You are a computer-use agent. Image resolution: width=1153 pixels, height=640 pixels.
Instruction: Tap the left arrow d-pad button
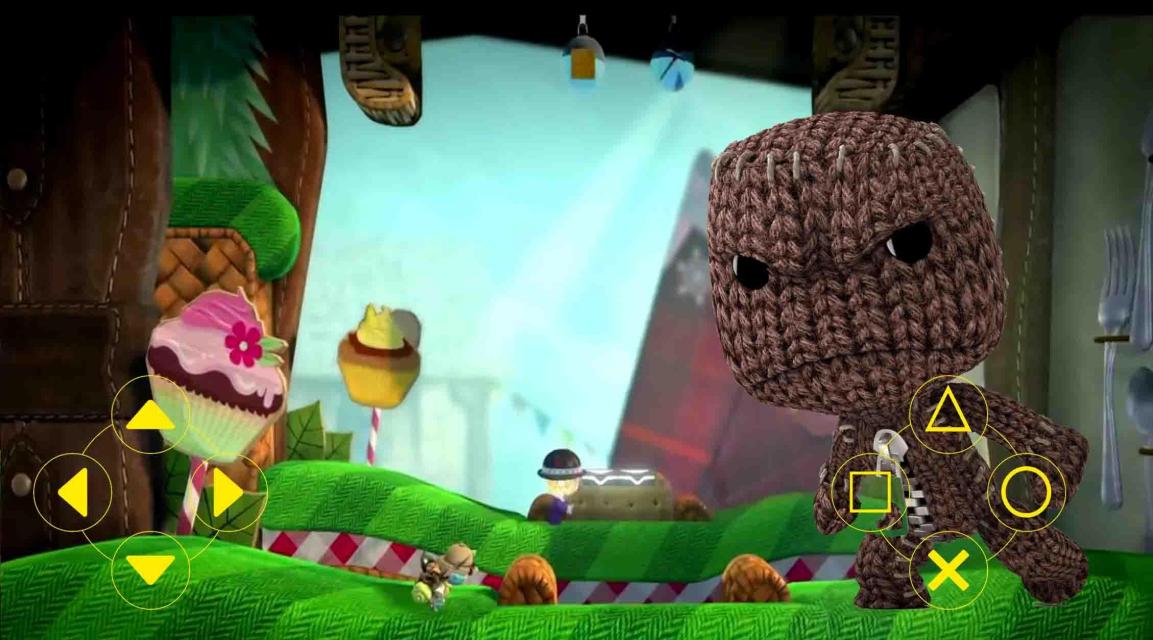(x=72, y=492)
